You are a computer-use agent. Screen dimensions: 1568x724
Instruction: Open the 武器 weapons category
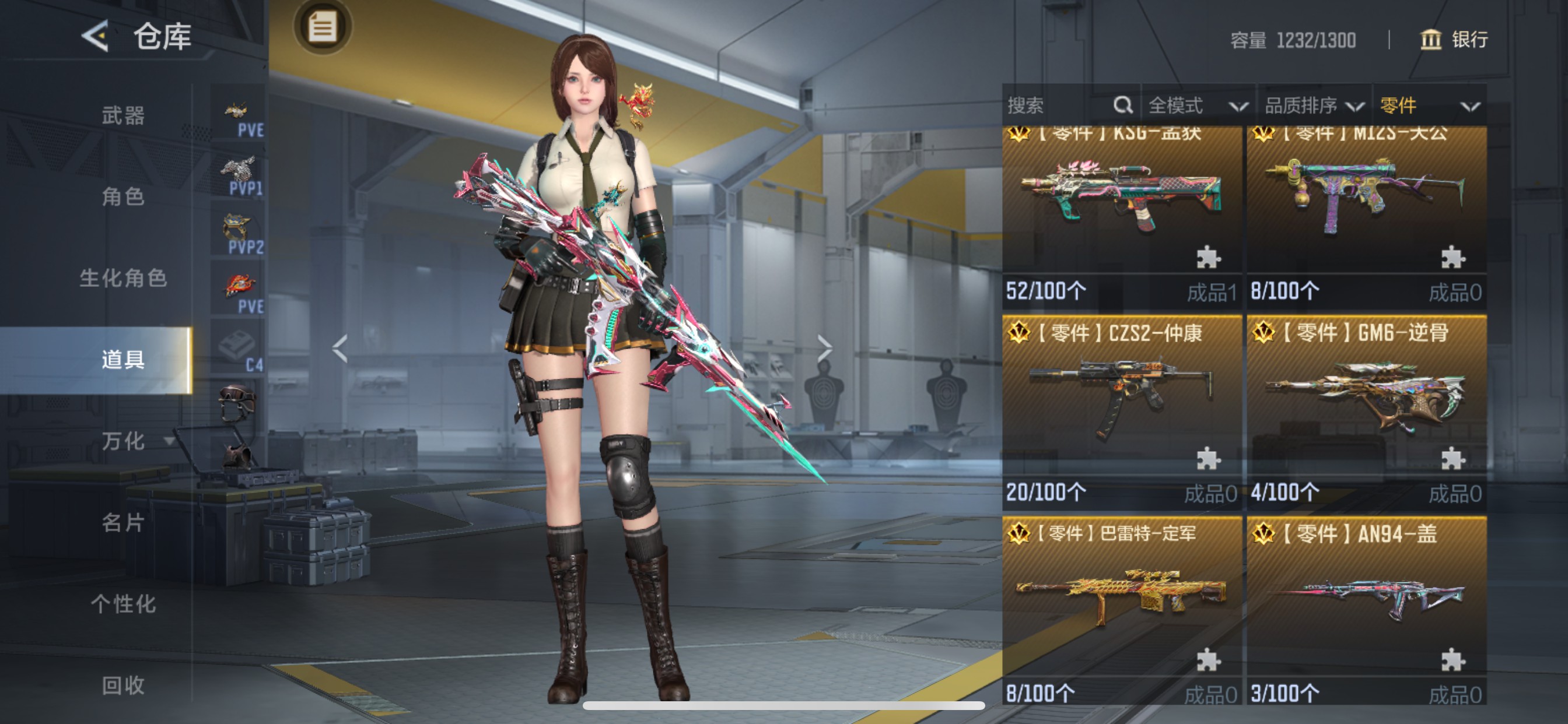click(x=123, y=115)
